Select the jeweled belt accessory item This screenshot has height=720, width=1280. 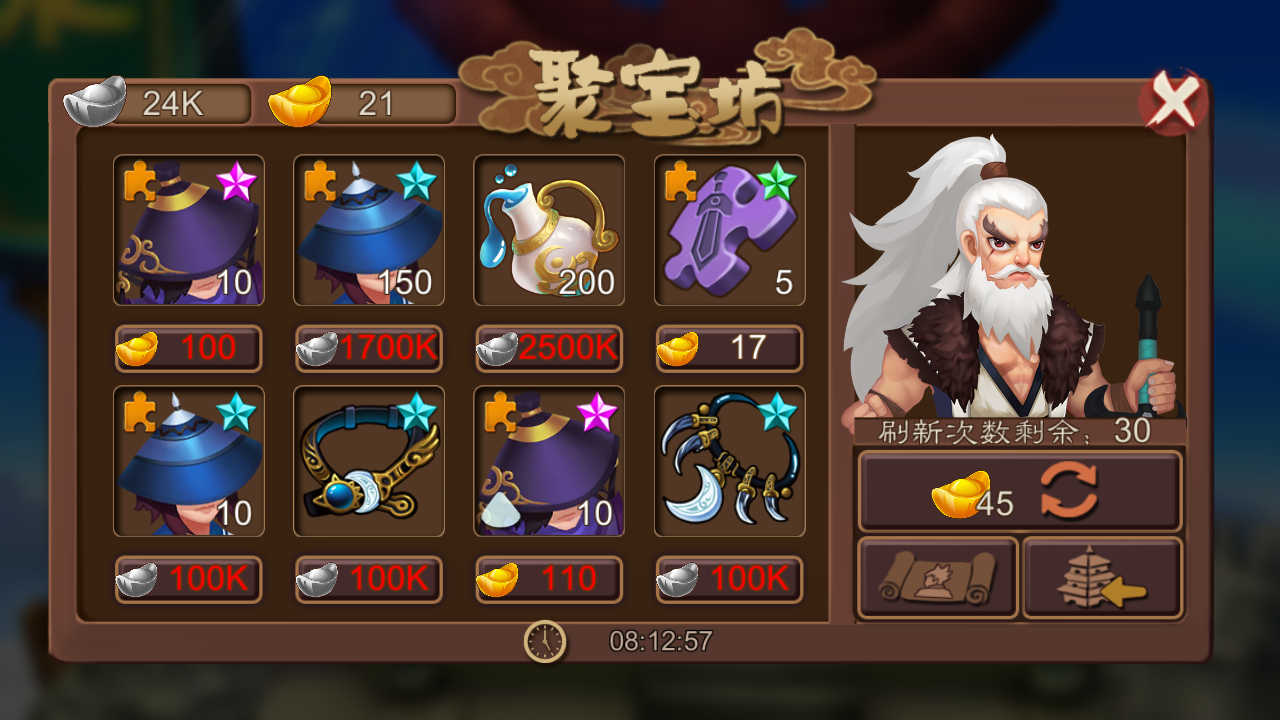click(x=368, y=461)
